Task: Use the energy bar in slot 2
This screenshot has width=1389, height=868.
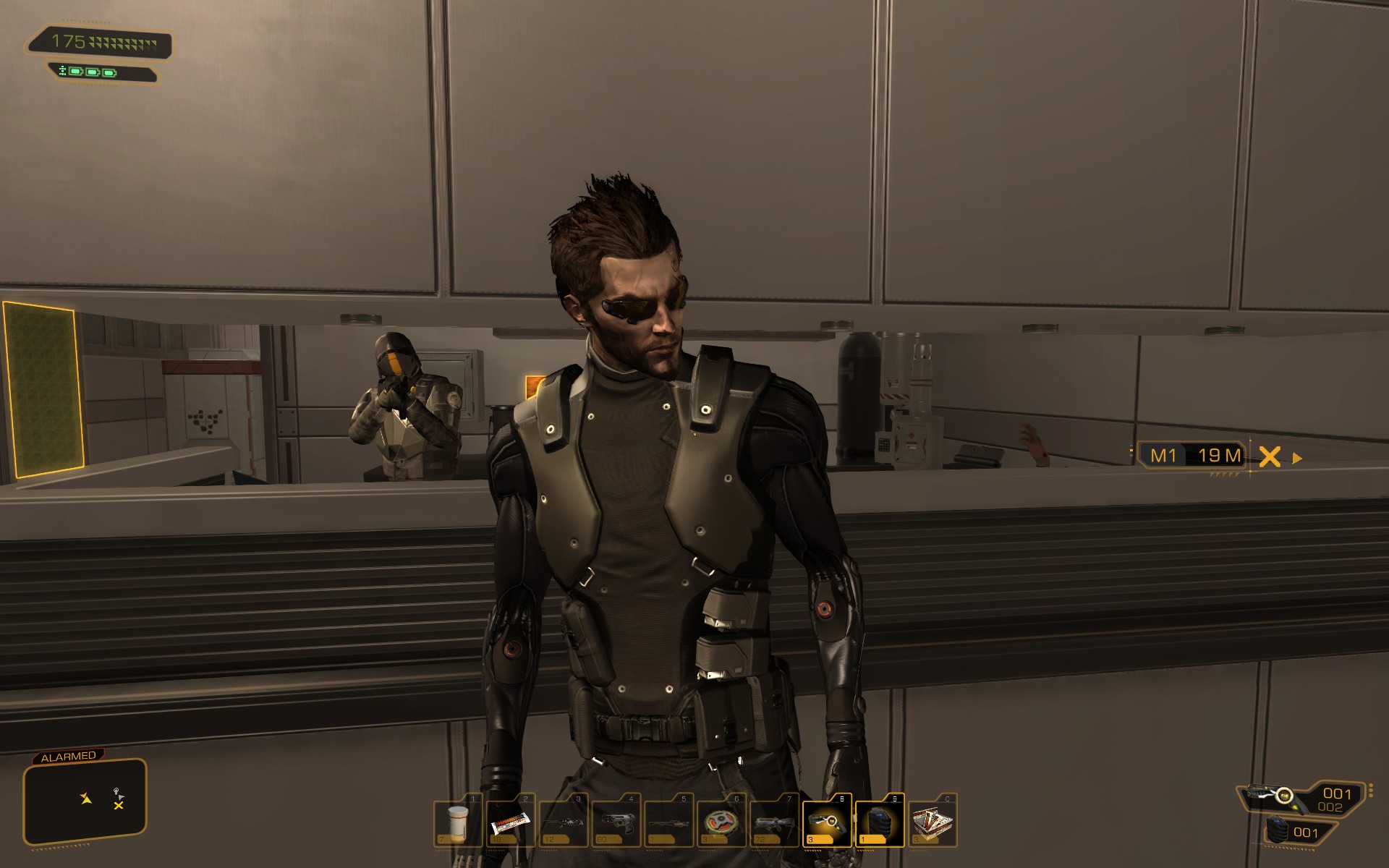Action: 511,822
